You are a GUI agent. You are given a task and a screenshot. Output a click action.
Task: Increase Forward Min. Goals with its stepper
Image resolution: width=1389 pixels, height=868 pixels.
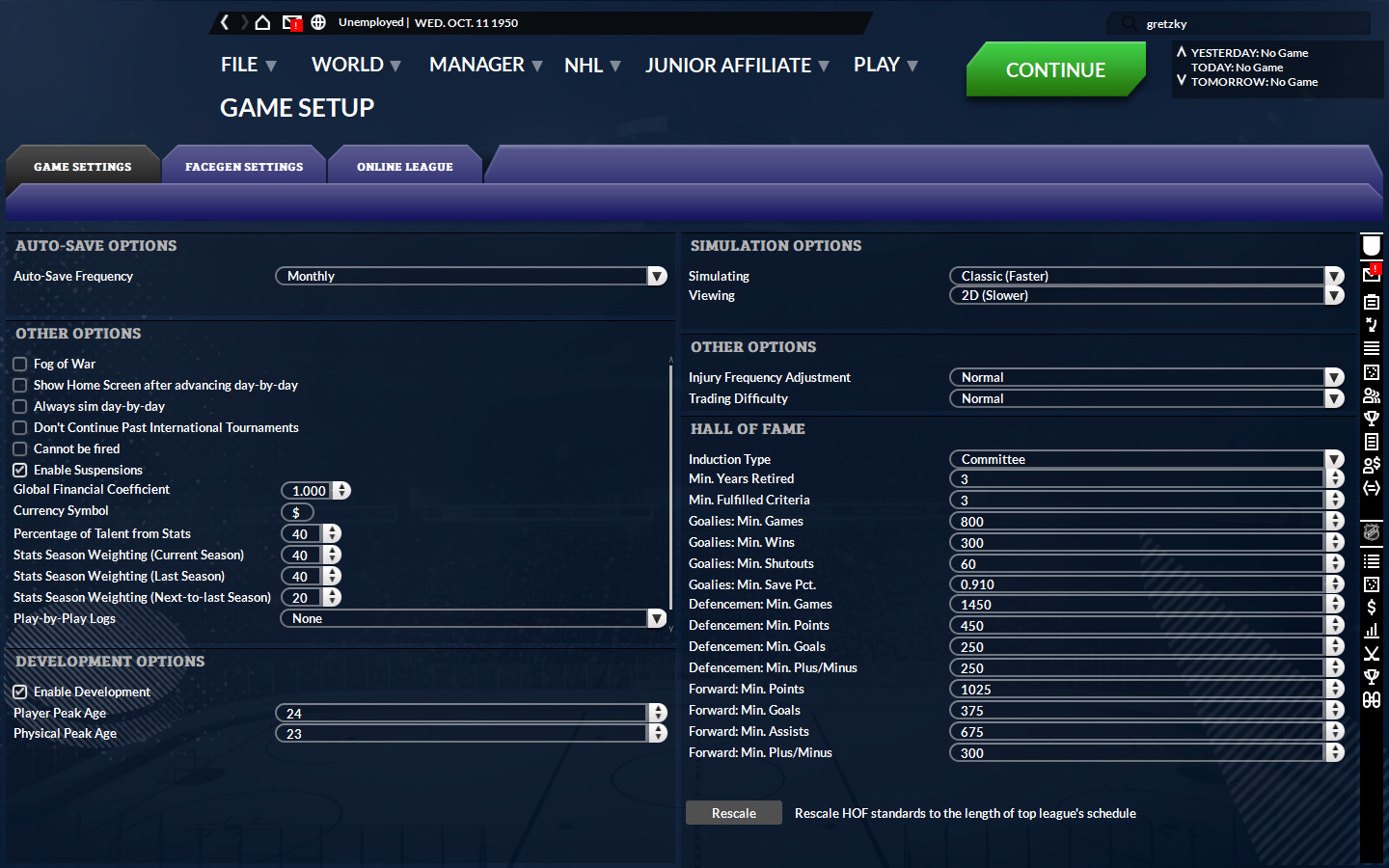[x=1334, y=706]
